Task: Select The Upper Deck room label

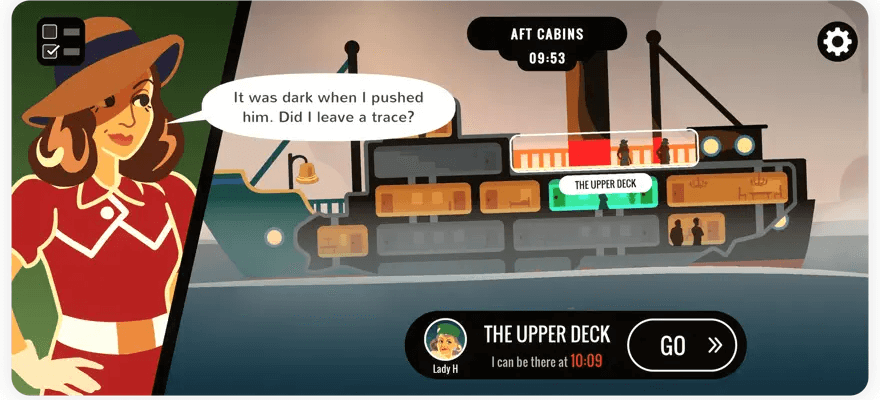Action: click(x=604, y=184)
